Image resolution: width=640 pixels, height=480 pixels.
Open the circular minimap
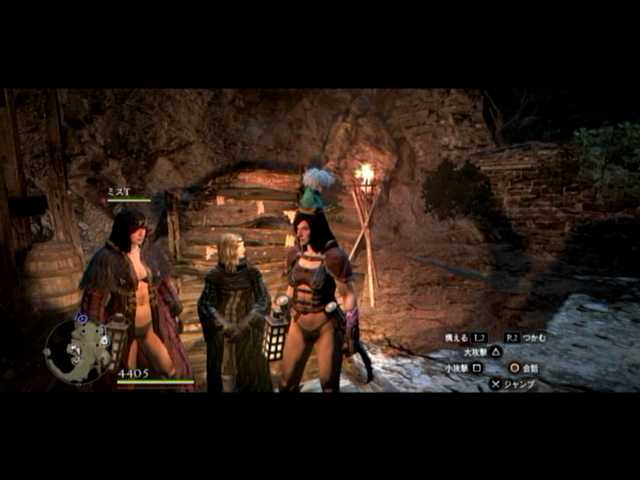[x=77, y=350]
